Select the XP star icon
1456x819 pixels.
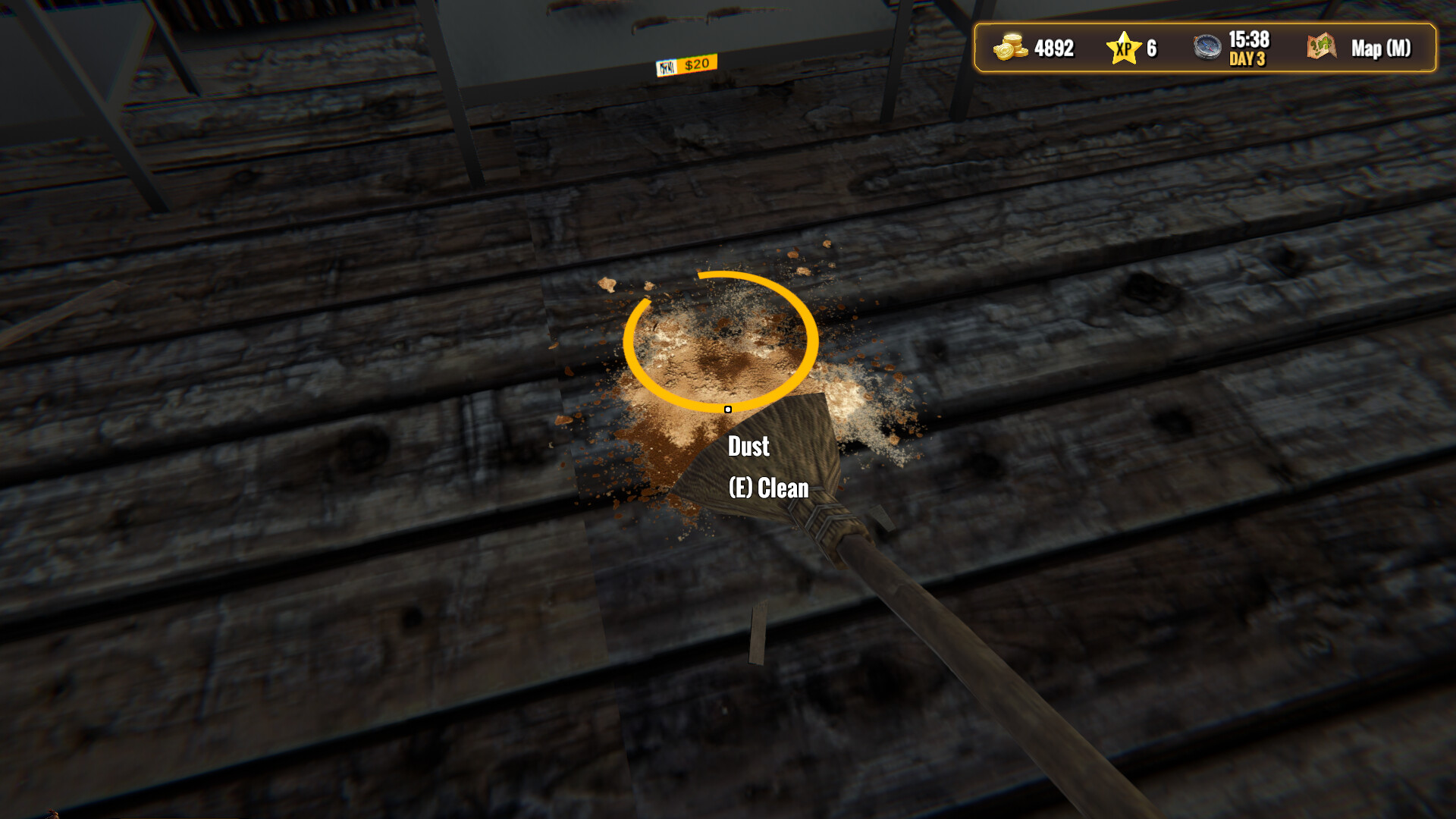1123,49
